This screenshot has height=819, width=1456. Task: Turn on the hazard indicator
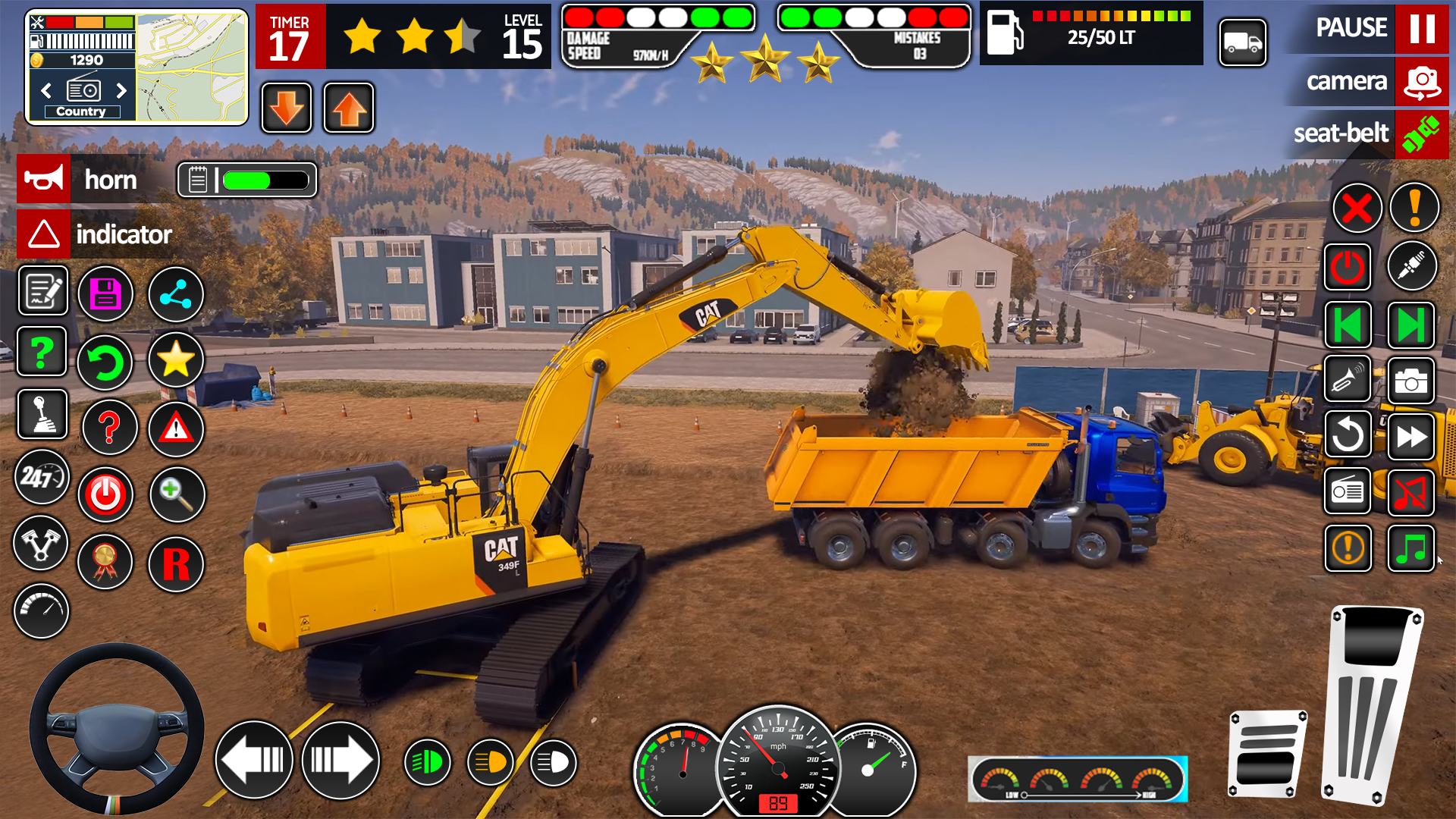[44, 234]
